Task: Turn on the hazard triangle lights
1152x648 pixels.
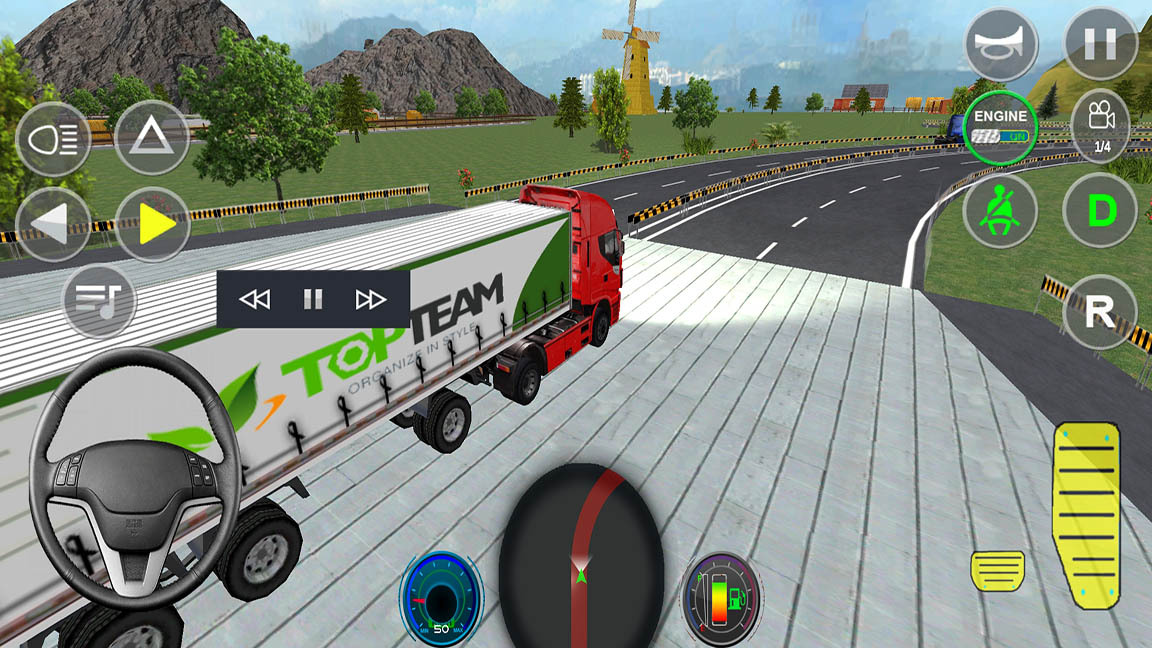Action: [152, 138]
